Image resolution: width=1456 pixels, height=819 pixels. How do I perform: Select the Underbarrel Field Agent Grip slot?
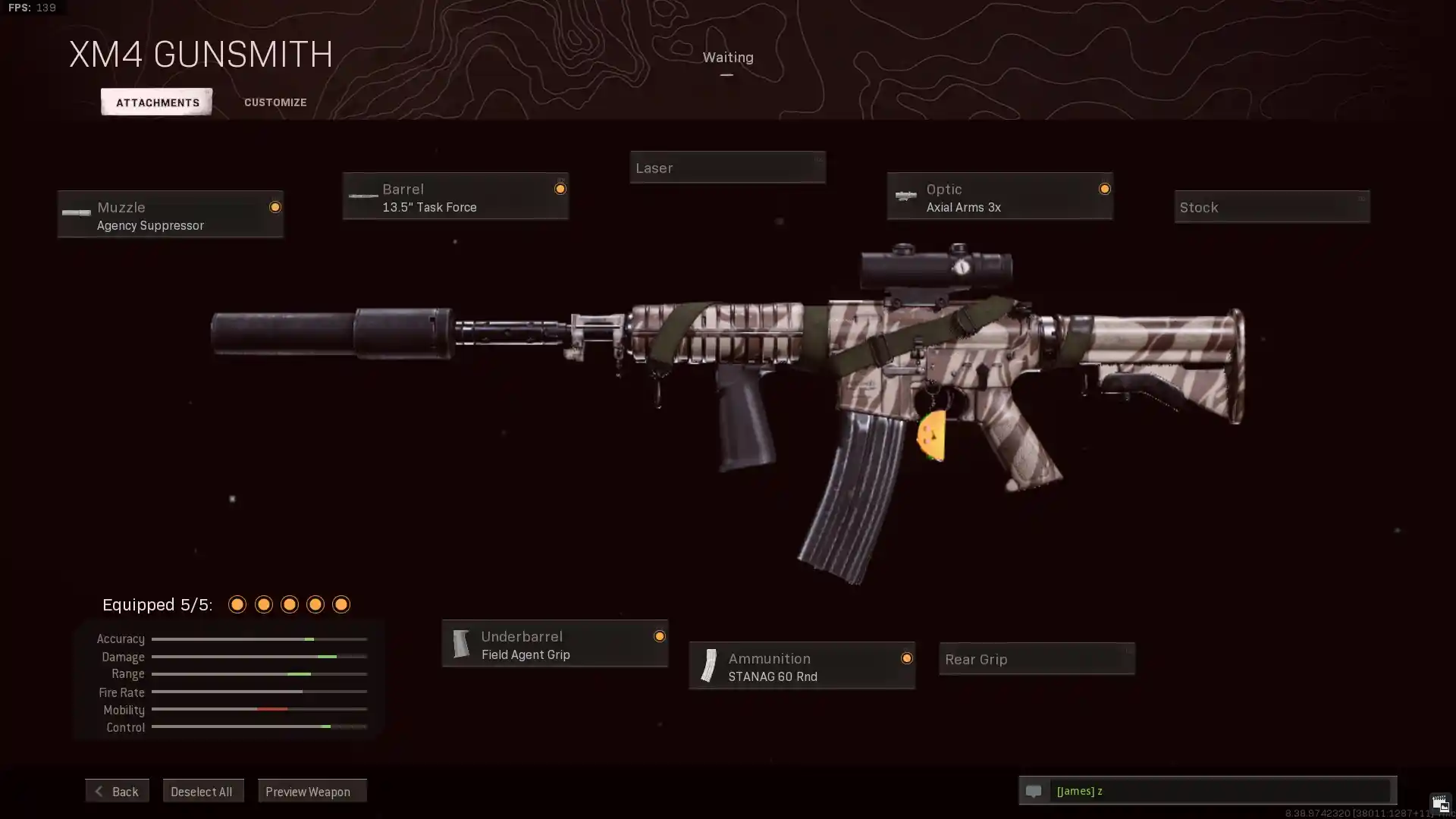pos(554,644)
